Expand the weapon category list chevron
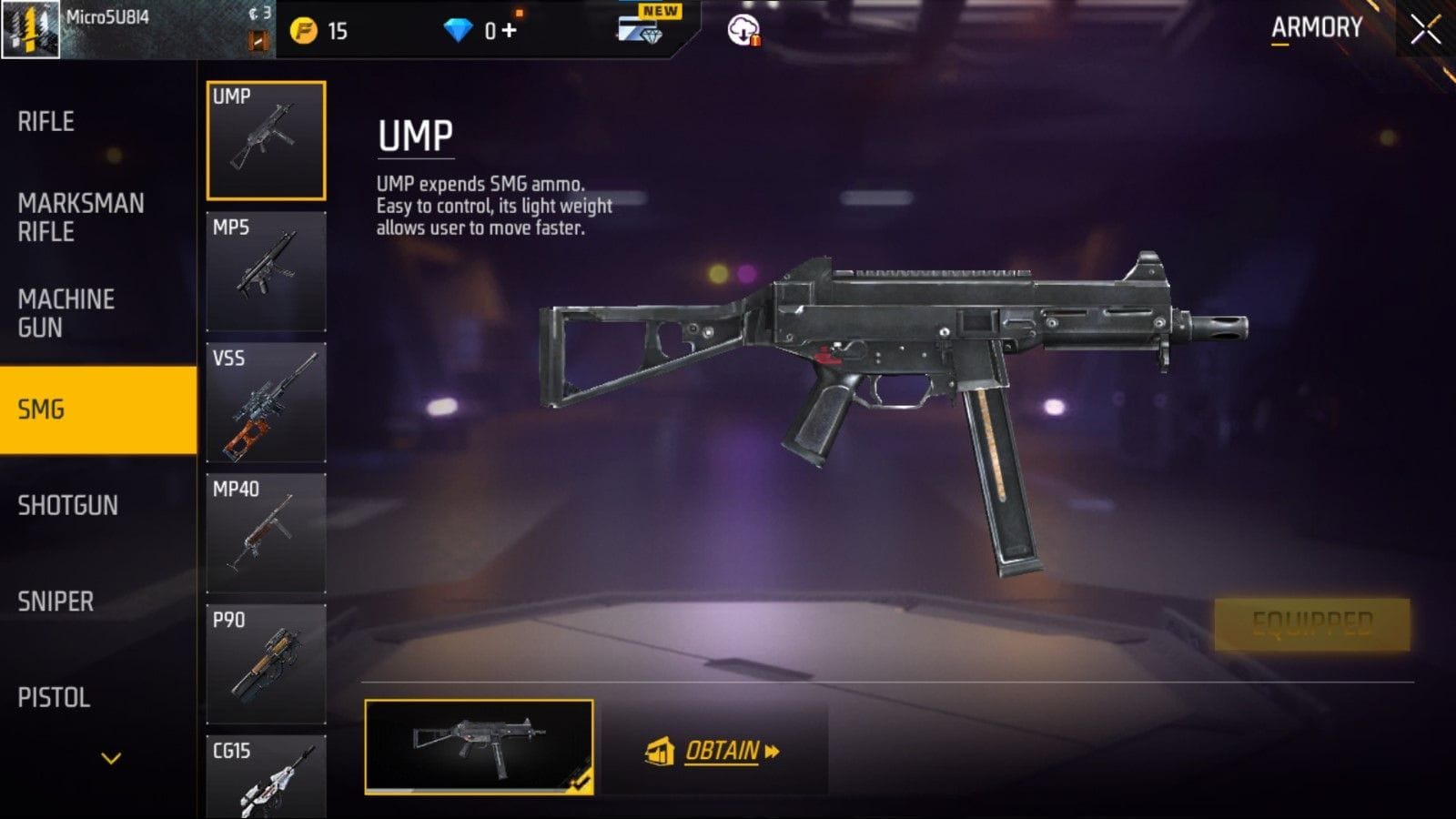Viewport: 1456px width, 819px height. (111, 755)
